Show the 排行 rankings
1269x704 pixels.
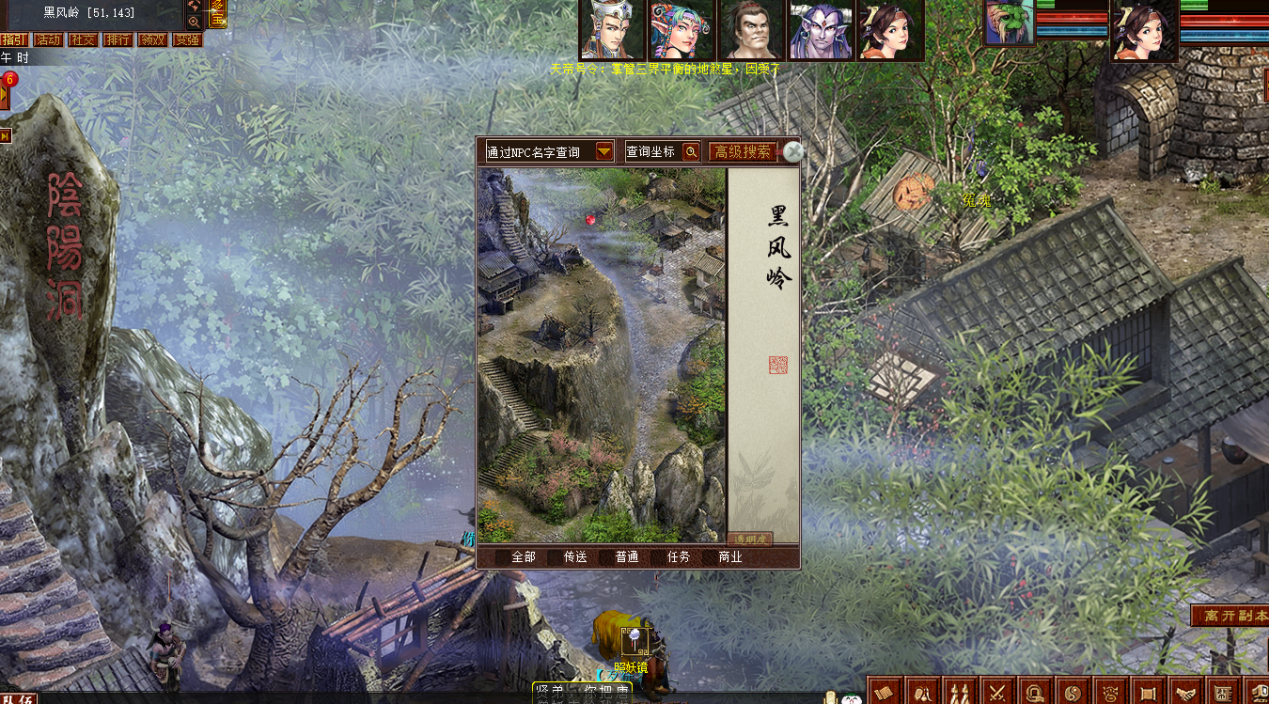[x=118, y=40]
